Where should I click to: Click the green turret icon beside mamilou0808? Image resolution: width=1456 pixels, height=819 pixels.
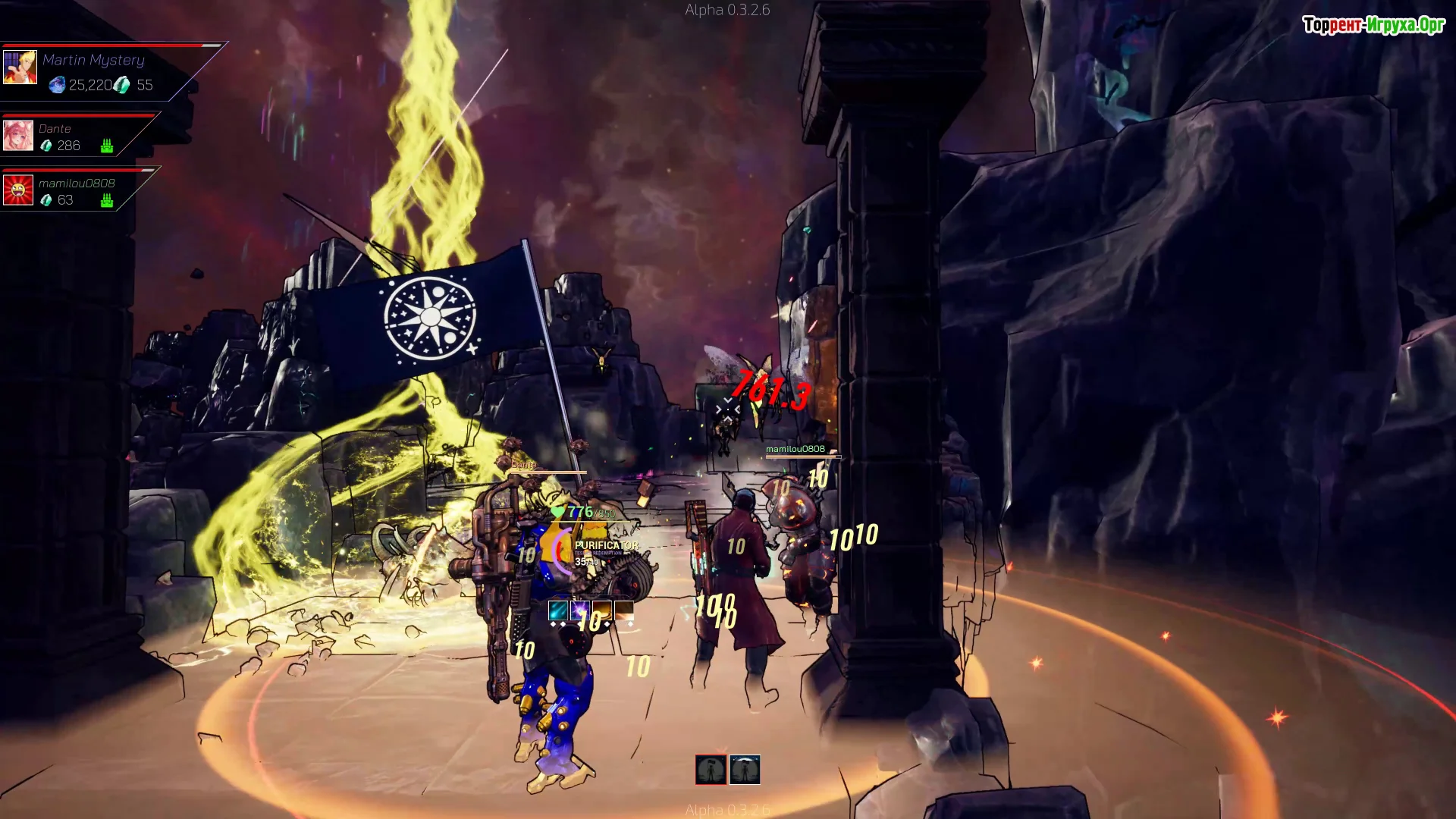pos(107,200)
